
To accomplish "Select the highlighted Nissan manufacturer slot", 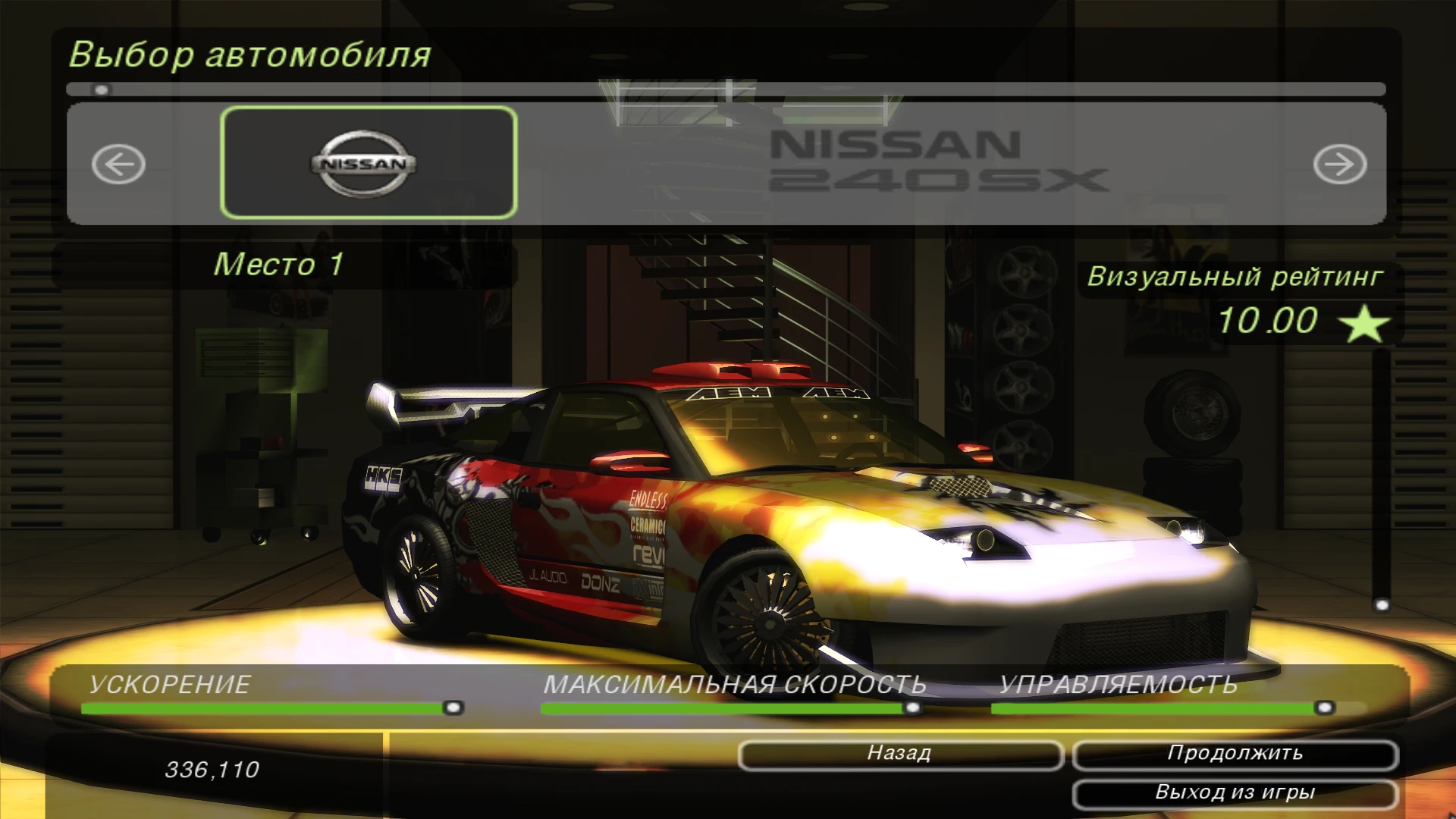I will [x=369, y=163].
